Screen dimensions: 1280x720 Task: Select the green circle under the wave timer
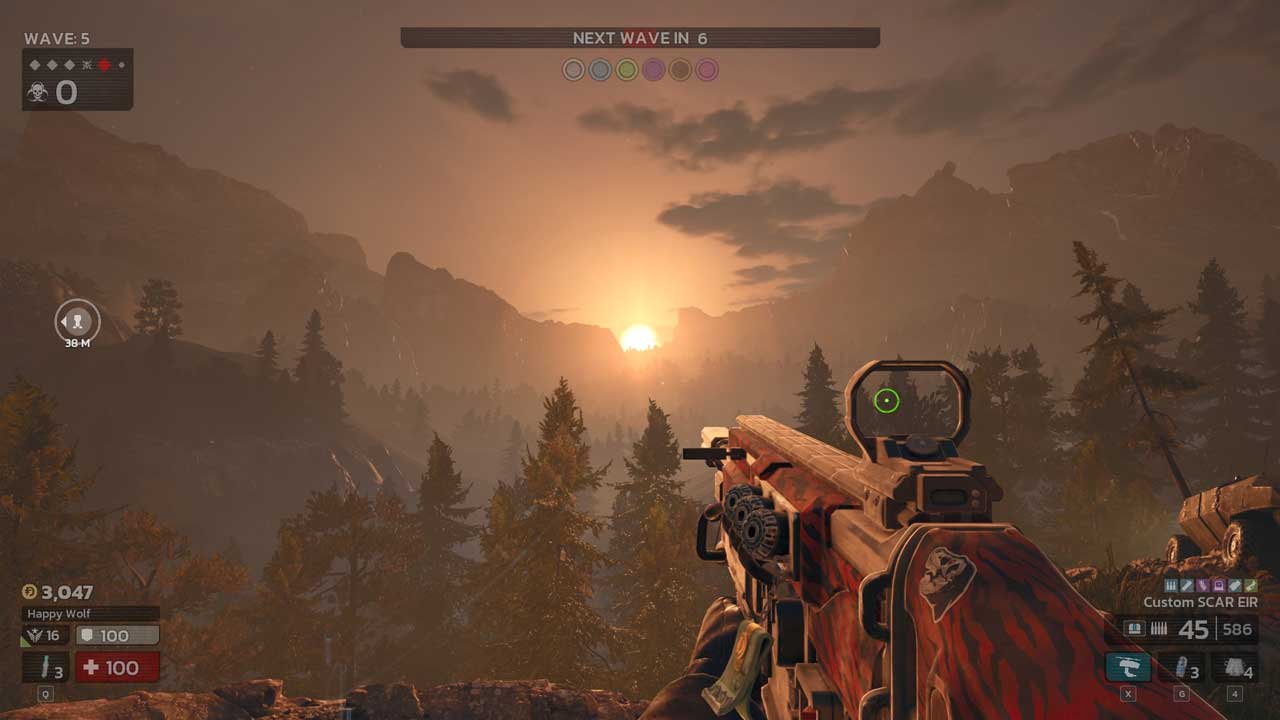pyautogui.click(x=627, y=70)
